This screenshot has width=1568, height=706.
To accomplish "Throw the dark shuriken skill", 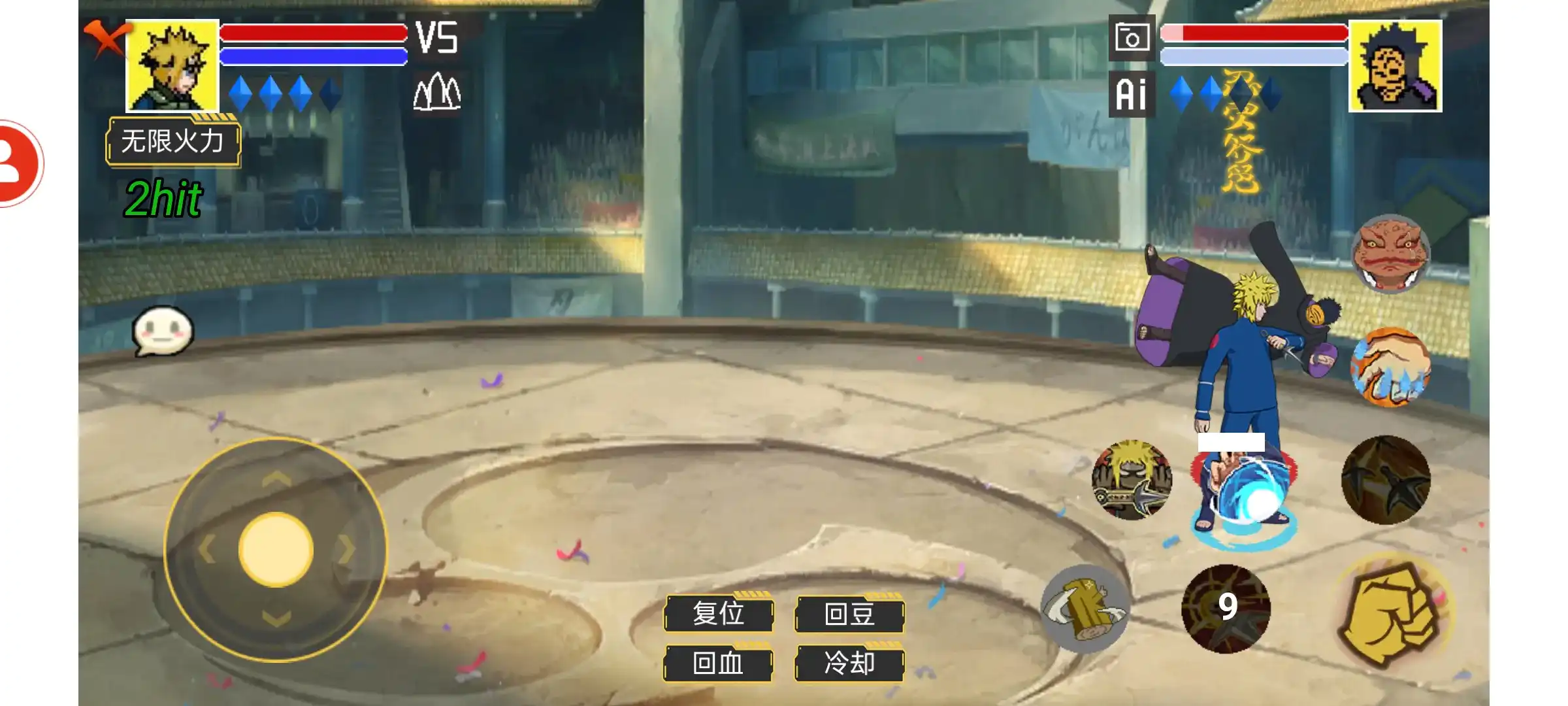I will coord(1386,480).
